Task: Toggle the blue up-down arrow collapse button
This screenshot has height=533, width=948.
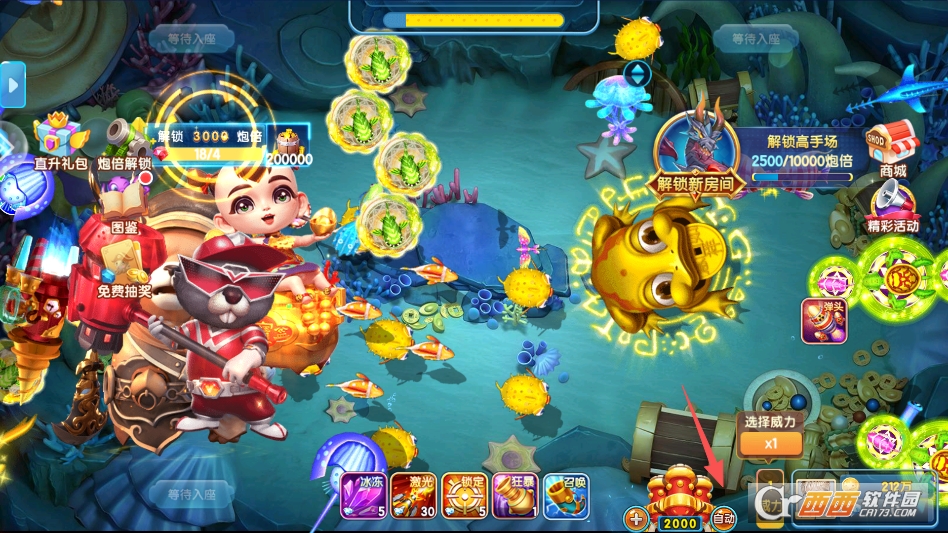Action: point(637,74)
